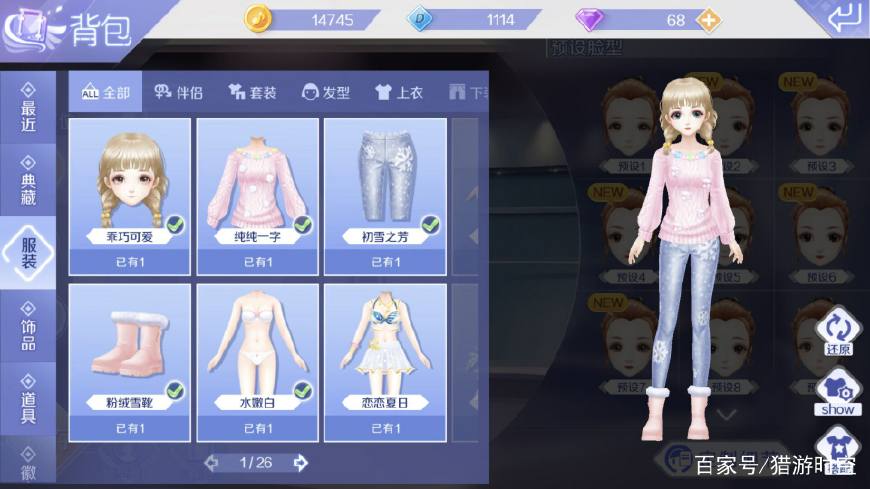The width and height of the screenshot is (870, 489).
Task: Tap the show outfit button
Action: pos(837,393)
